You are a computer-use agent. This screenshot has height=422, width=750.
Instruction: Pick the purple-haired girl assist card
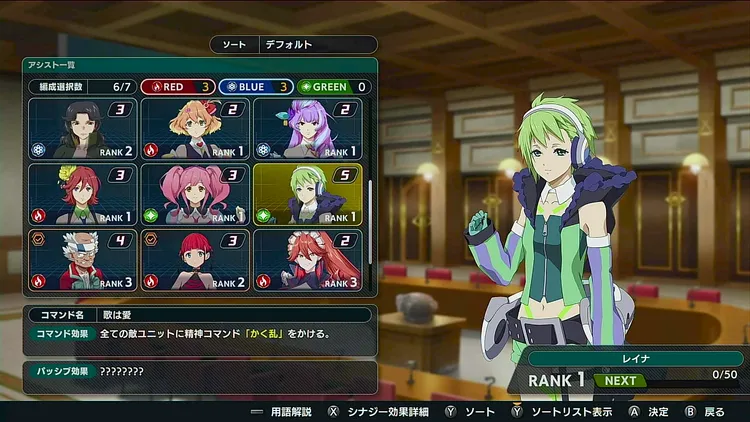pos(307,129)
